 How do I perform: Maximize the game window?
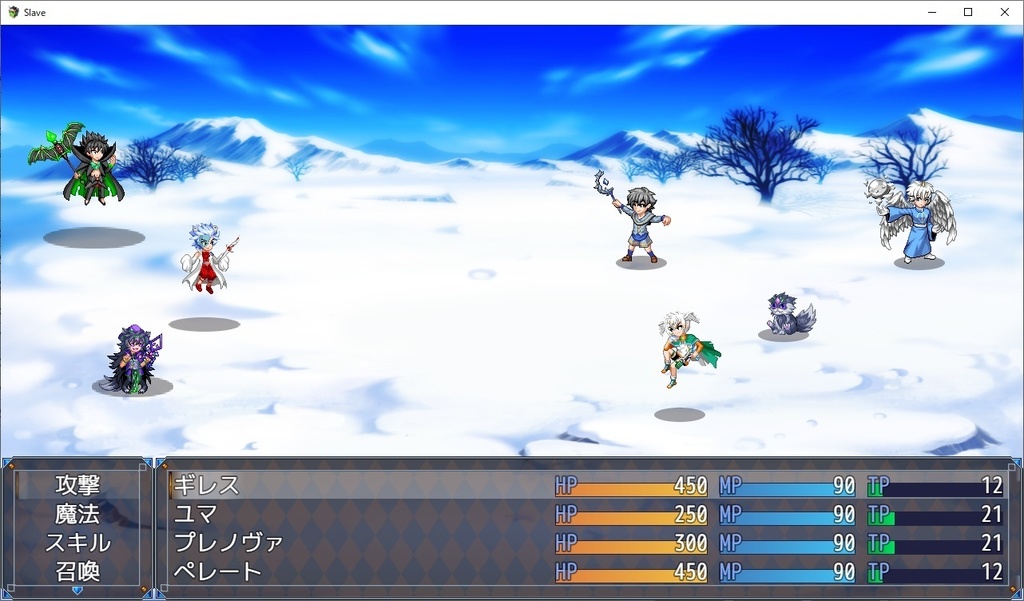click(967, 12)
